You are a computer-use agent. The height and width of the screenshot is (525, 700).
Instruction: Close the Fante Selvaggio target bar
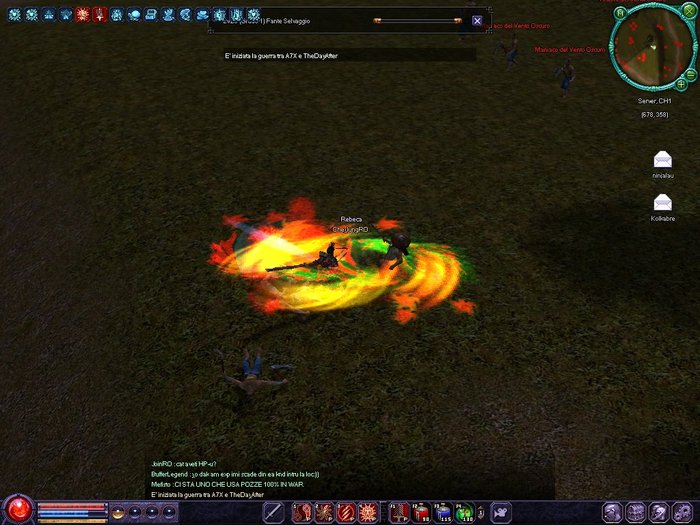[477, 20]
